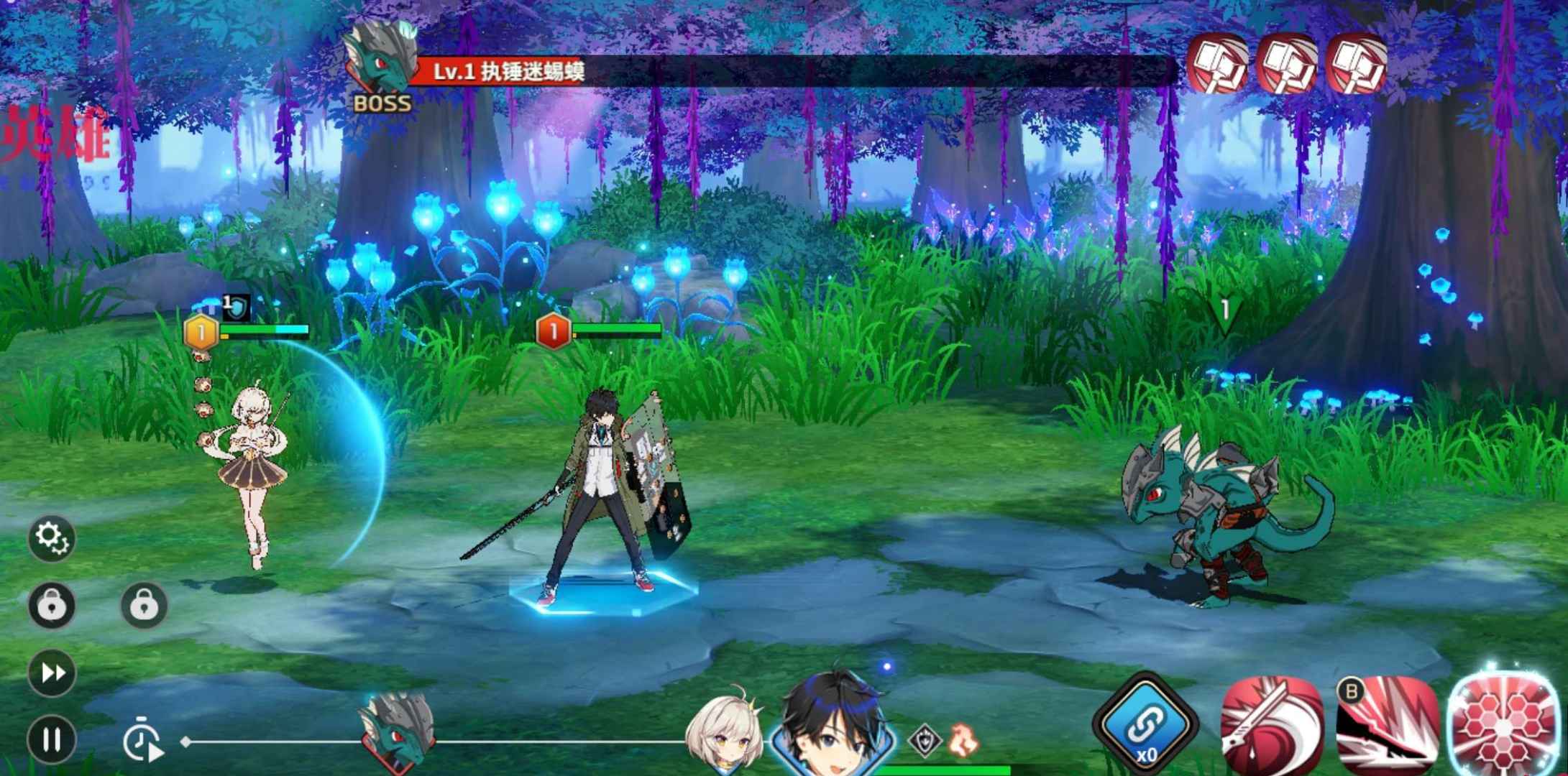Check the shield status icon beside hero portrait
This screenshot has width=1568, height=776.
(925, 740)
